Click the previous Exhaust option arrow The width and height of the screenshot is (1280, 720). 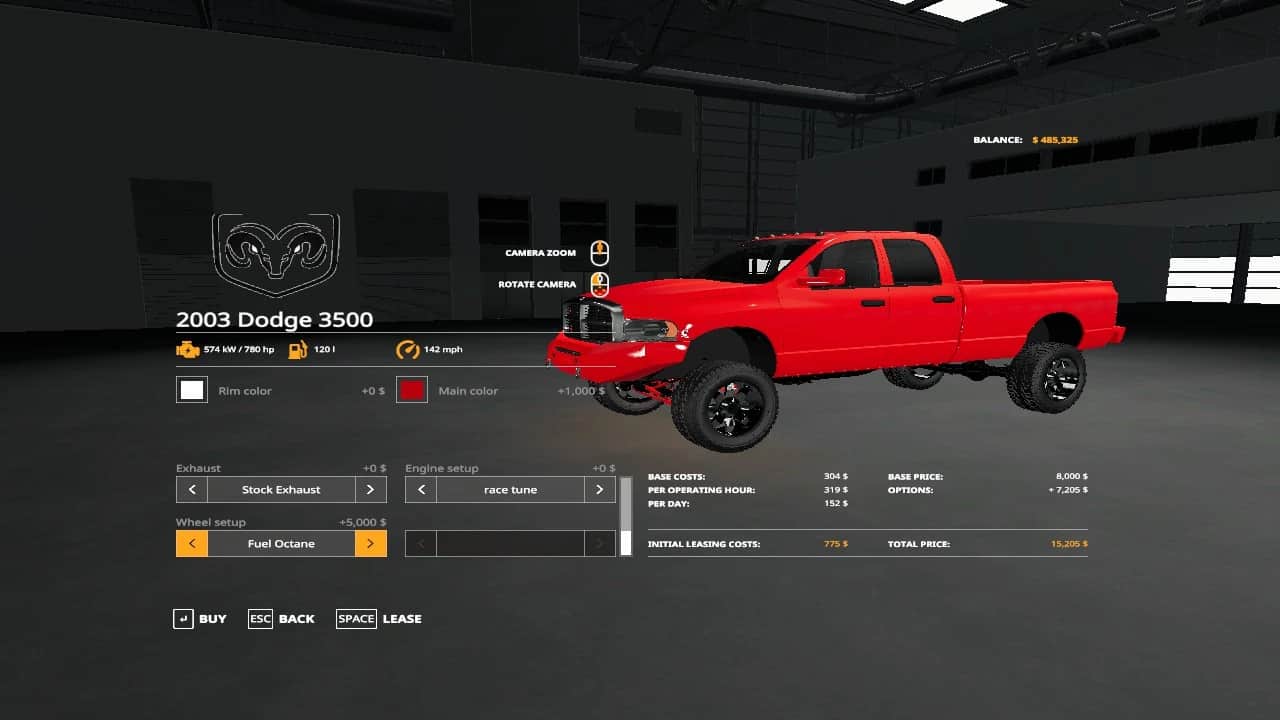192,490
